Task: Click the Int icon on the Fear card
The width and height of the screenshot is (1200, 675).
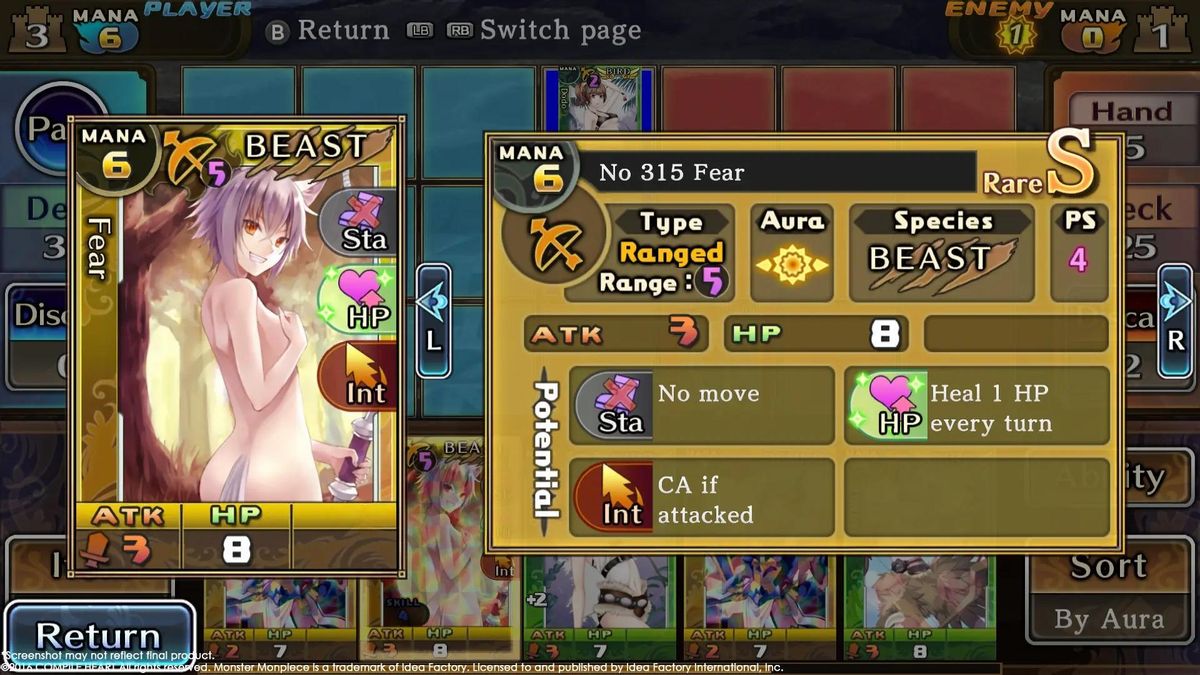Action: tap(362, 377)
